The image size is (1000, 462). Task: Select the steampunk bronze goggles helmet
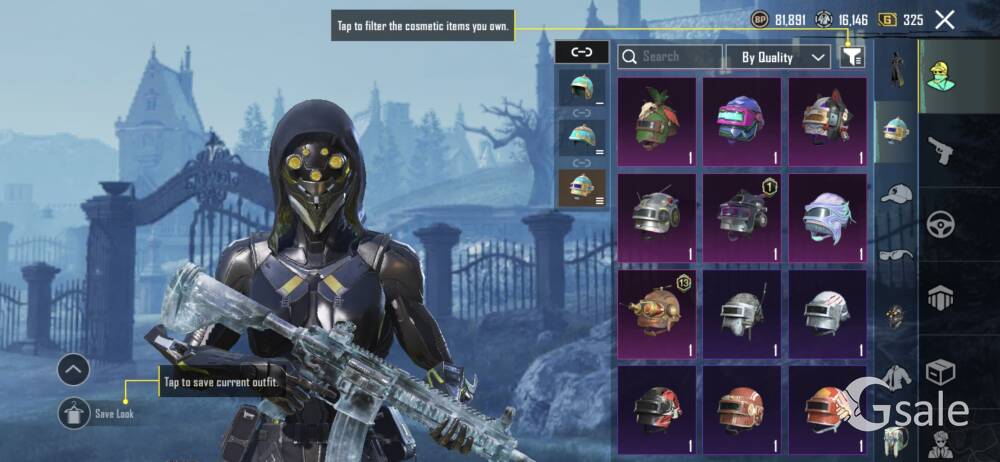click(x=657, y=312)
